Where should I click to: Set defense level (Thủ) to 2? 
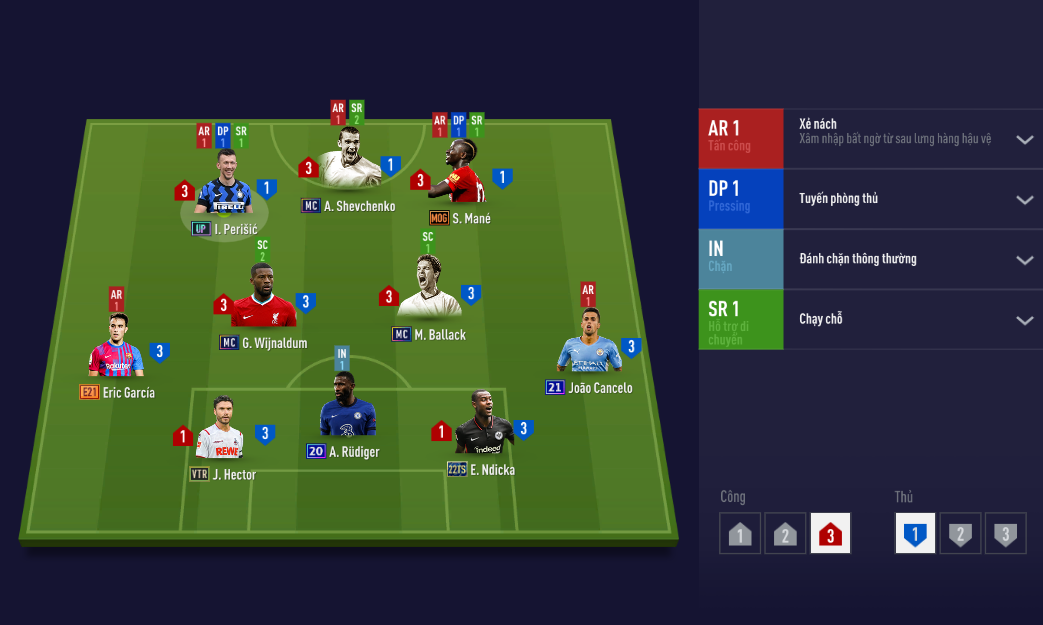tap(960, 534)
